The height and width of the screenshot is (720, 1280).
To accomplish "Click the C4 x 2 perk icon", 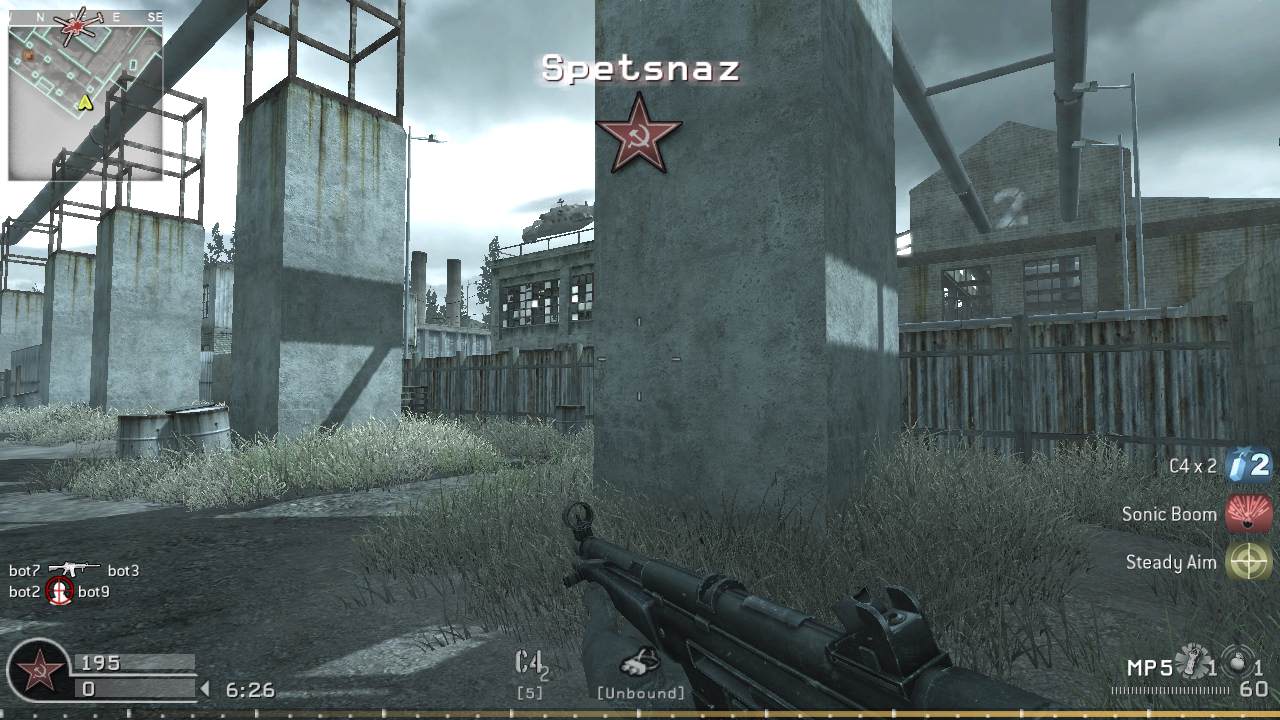I will 1247,465.
